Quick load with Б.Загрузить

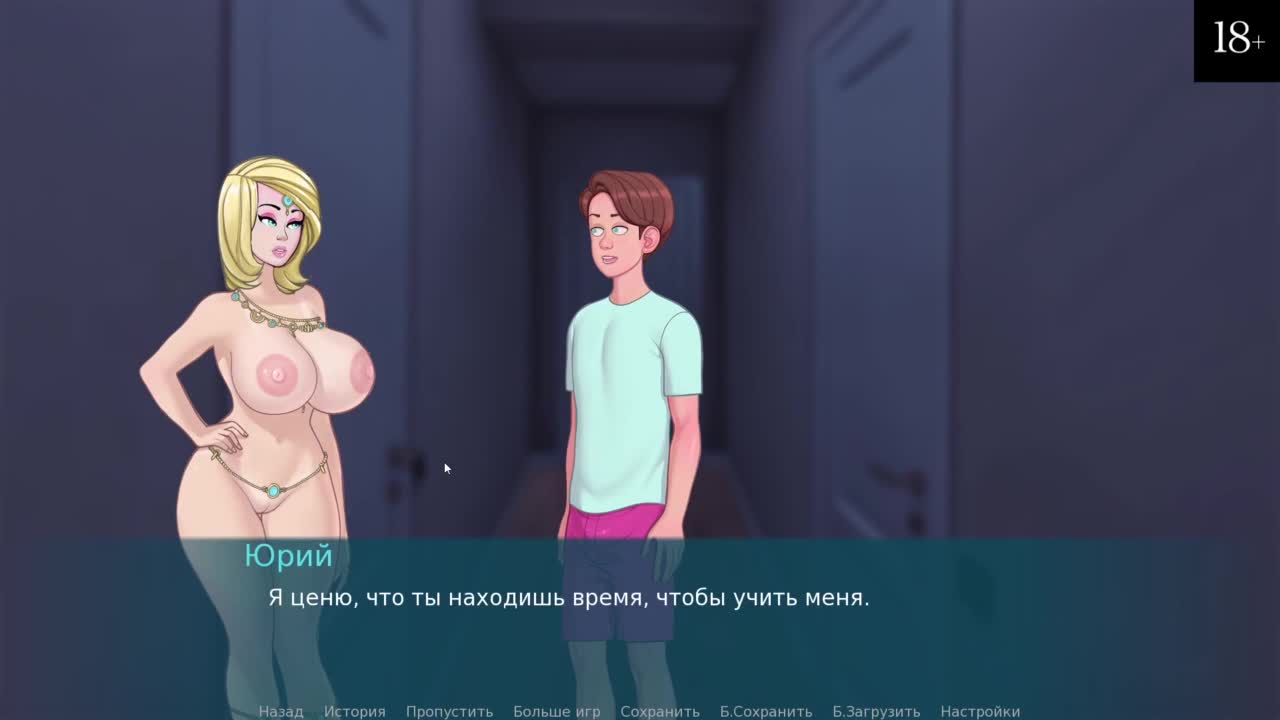876,711
